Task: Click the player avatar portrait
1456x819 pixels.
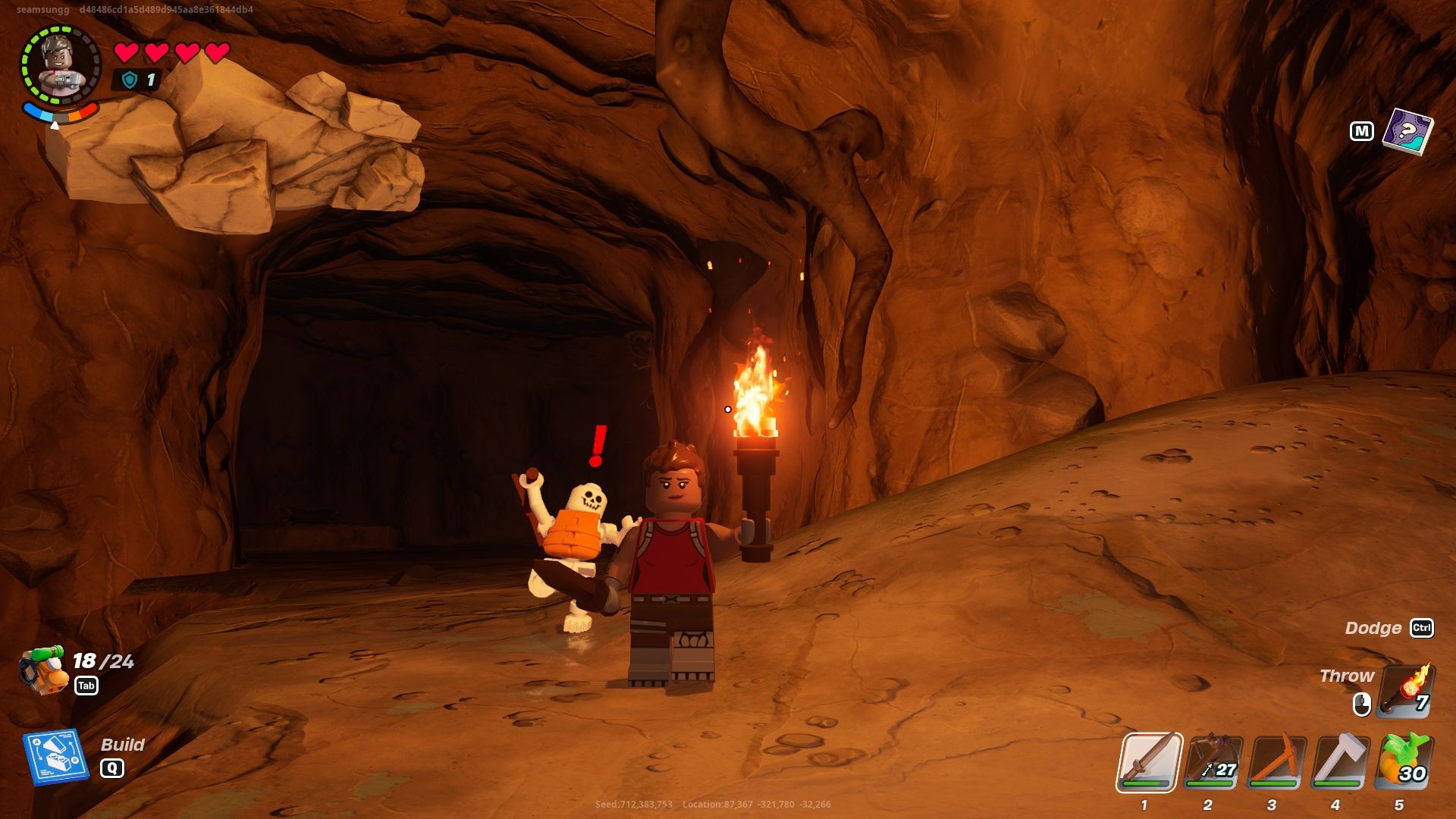Action: [62, 64]
